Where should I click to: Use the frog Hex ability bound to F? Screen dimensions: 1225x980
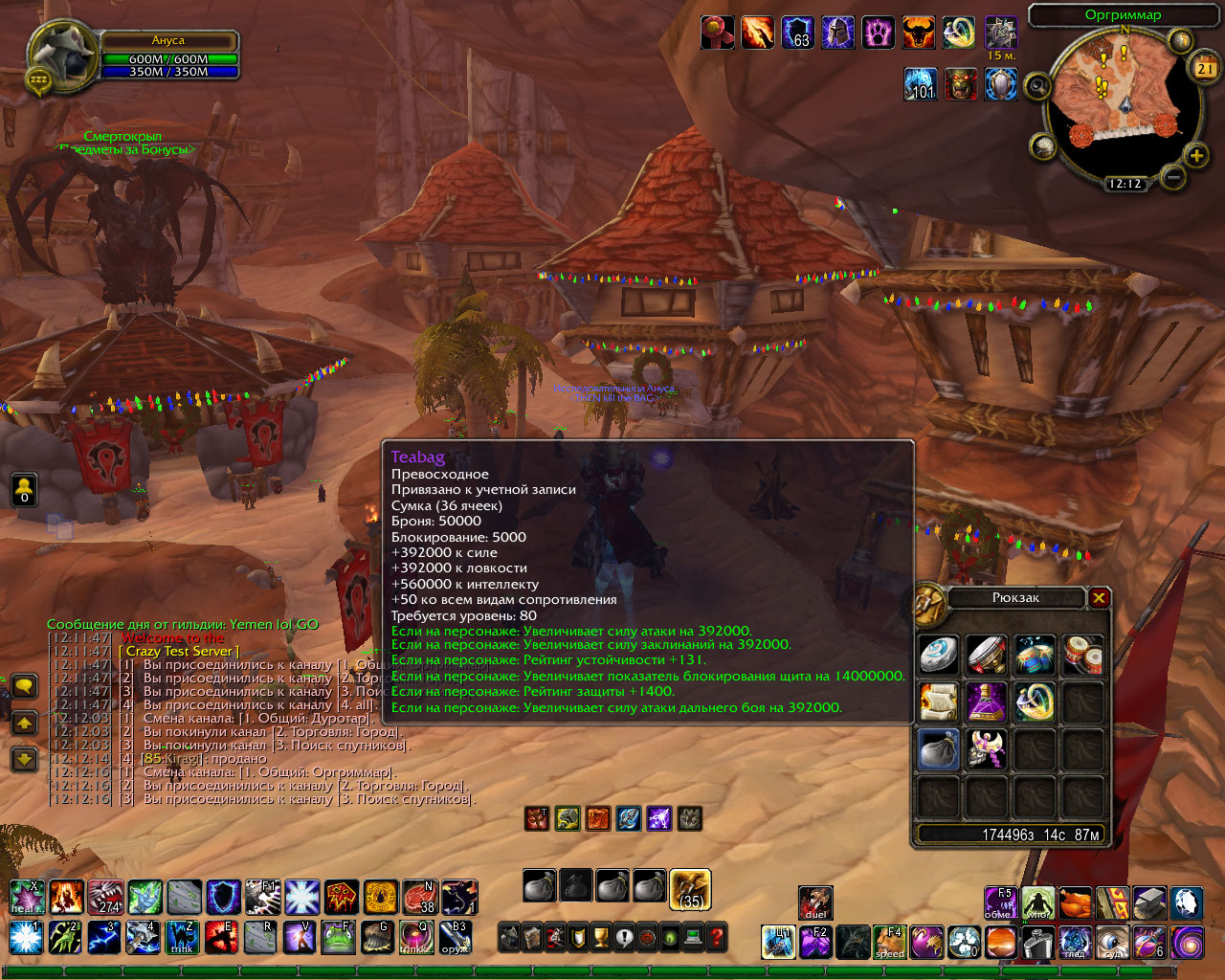(340, 938)
